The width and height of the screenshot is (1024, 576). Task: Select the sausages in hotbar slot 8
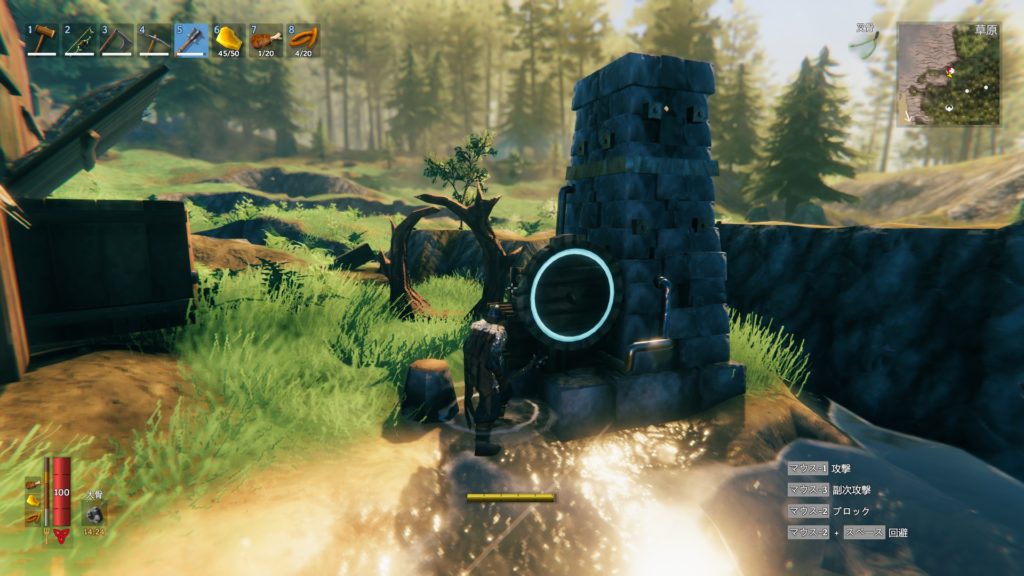(x=303, y=41)
